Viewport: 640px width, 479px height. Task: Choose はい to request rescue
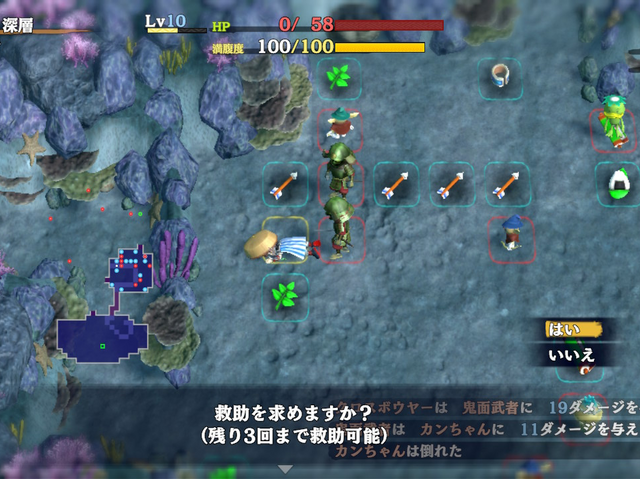[565, 328]
